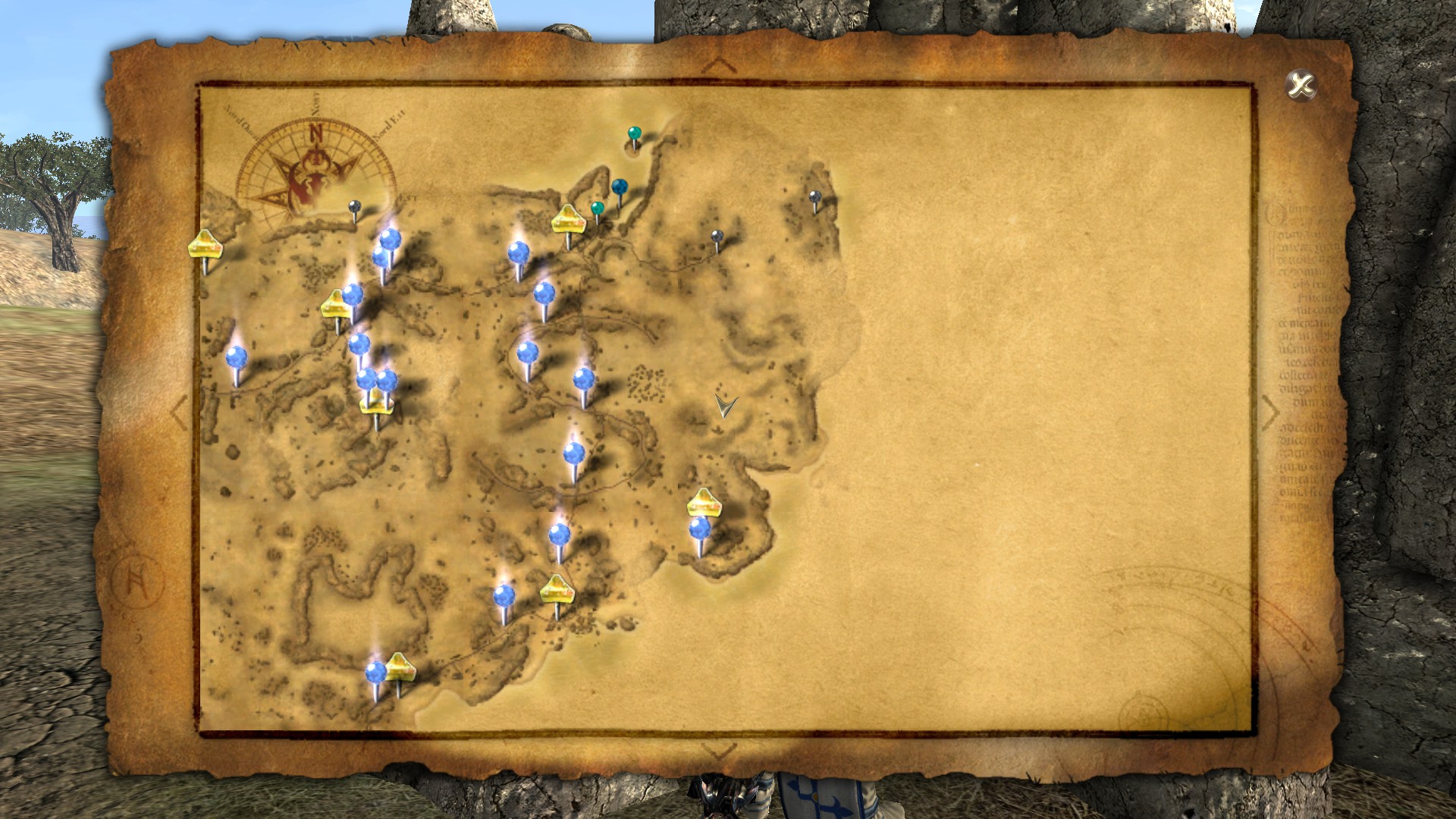Click the teal pin at the top of the map
This screenshot has height=819, width=1456.
pyautogui.click(x=634, y=133)
